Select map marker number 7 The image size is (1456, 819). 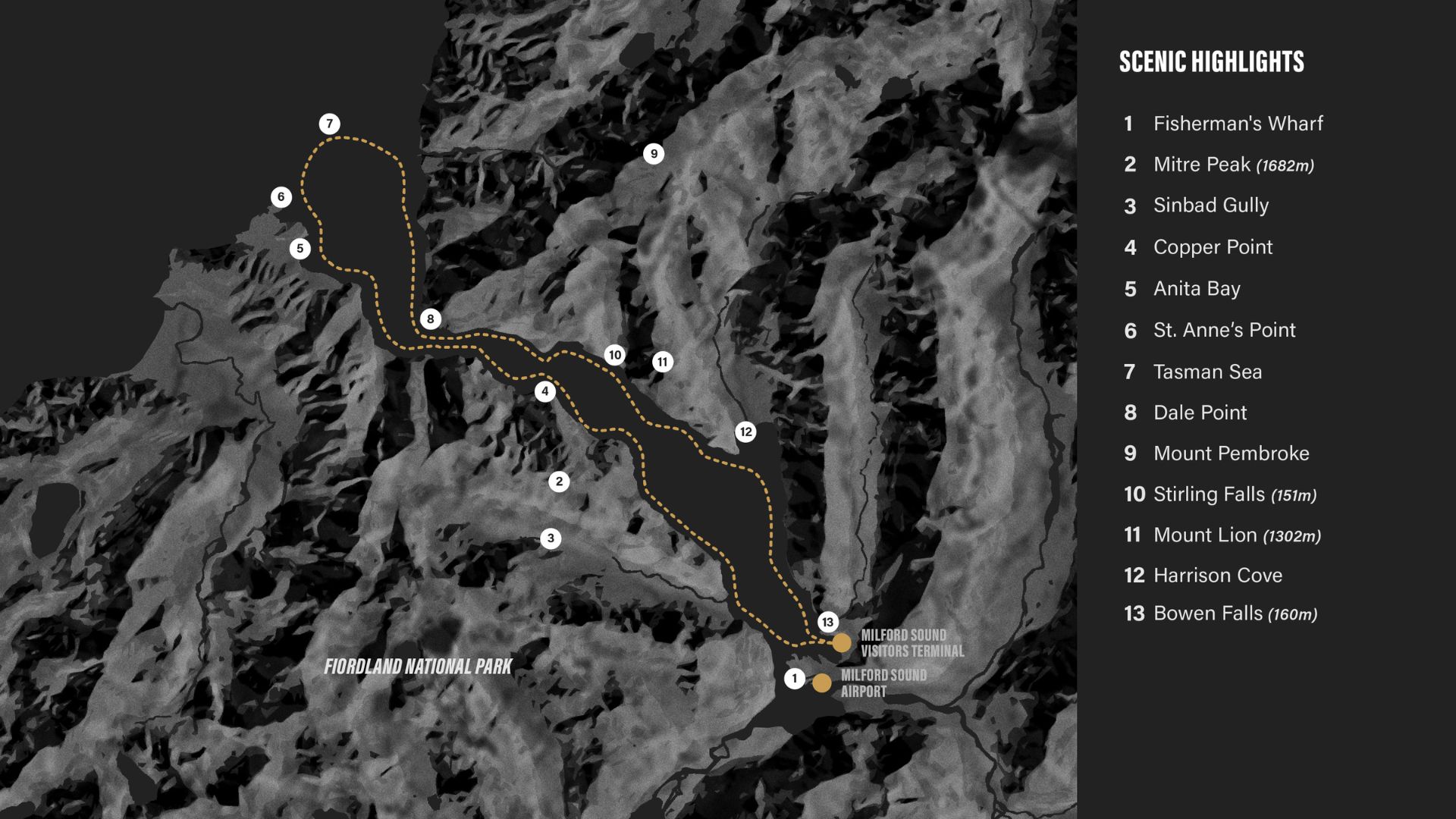pyautogui.click(x=329, y=124)
